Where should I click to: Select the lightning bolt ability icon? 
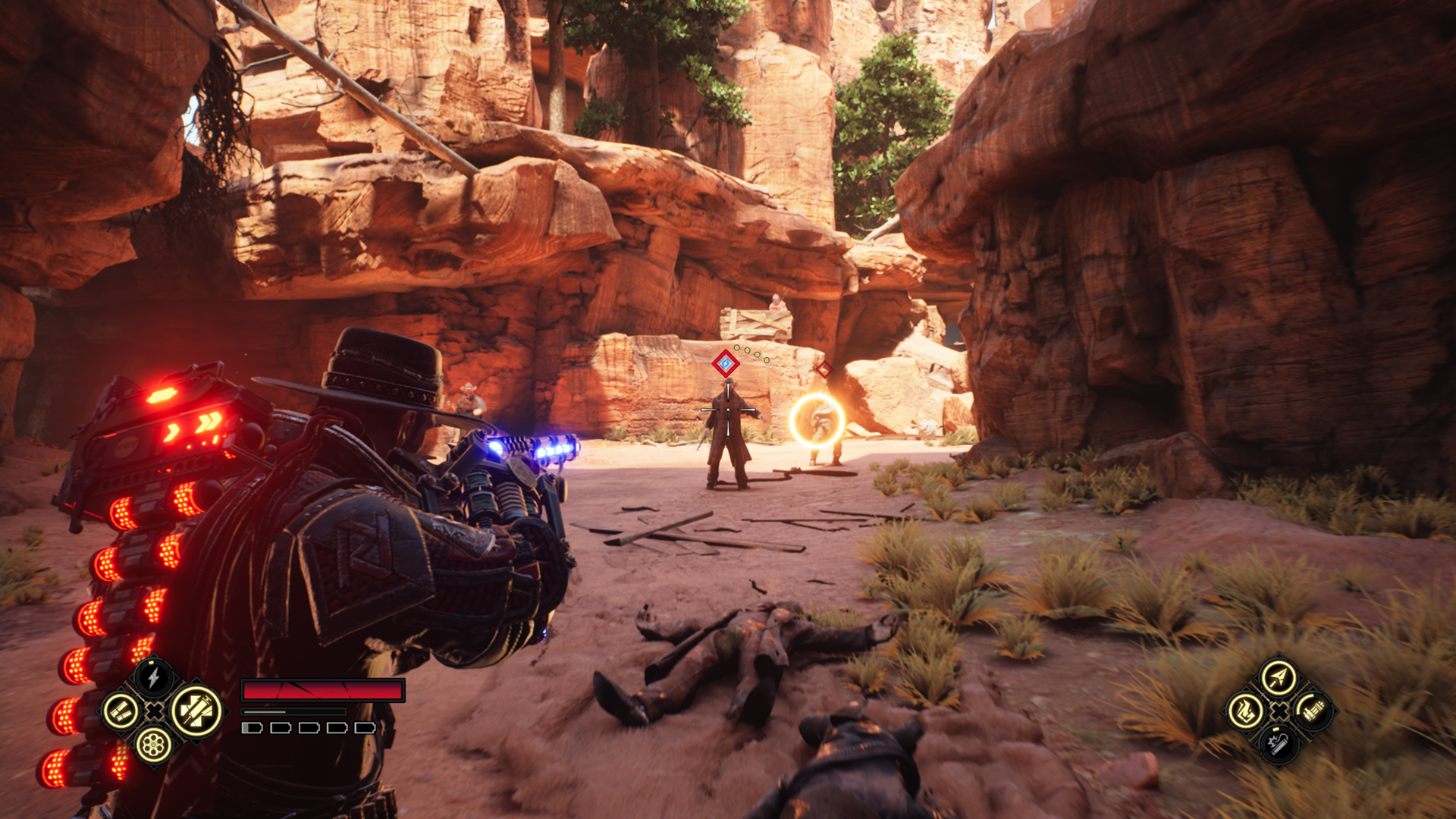tap(153, 677)
